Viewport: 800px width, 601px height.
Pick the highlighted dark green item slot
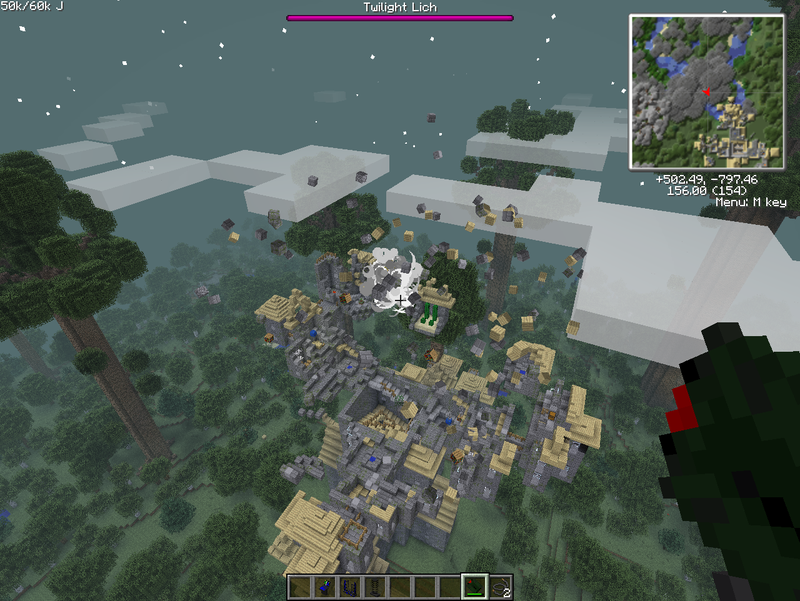(x=474, y=587)
